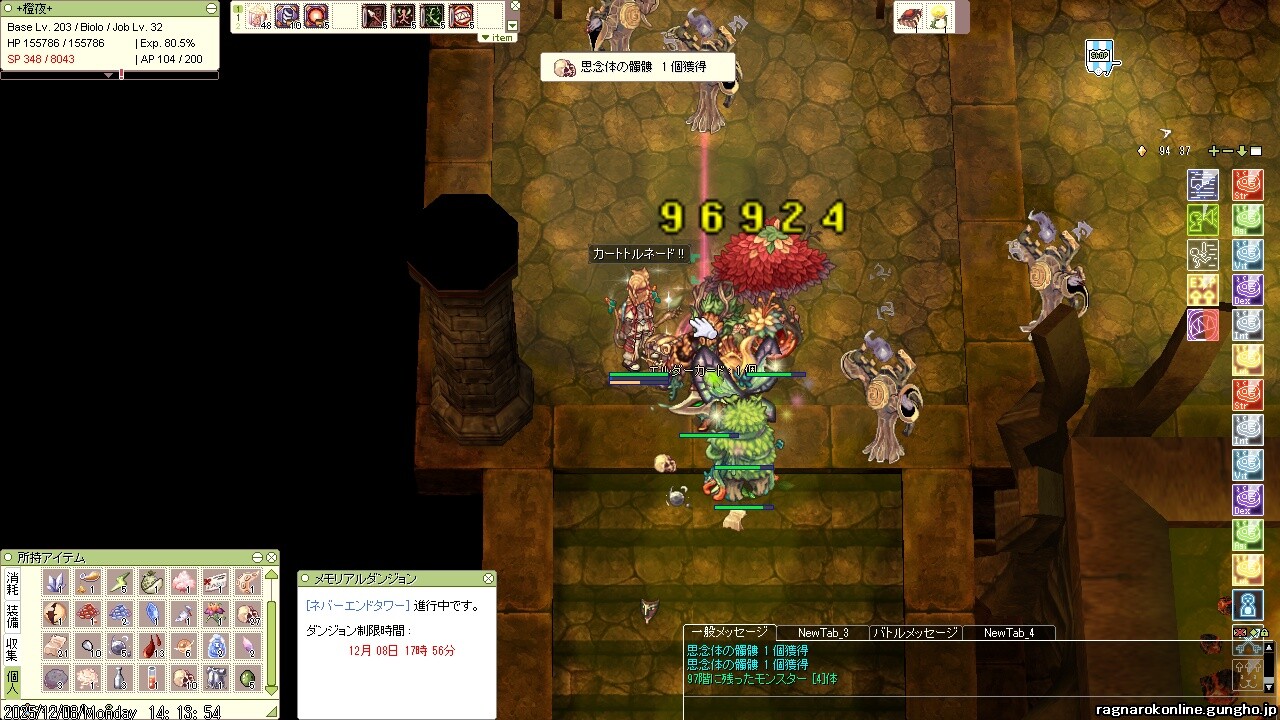1280x720 pixels.
Task: Pick the red test tube potion item
Action: click(x=151, y=678)
